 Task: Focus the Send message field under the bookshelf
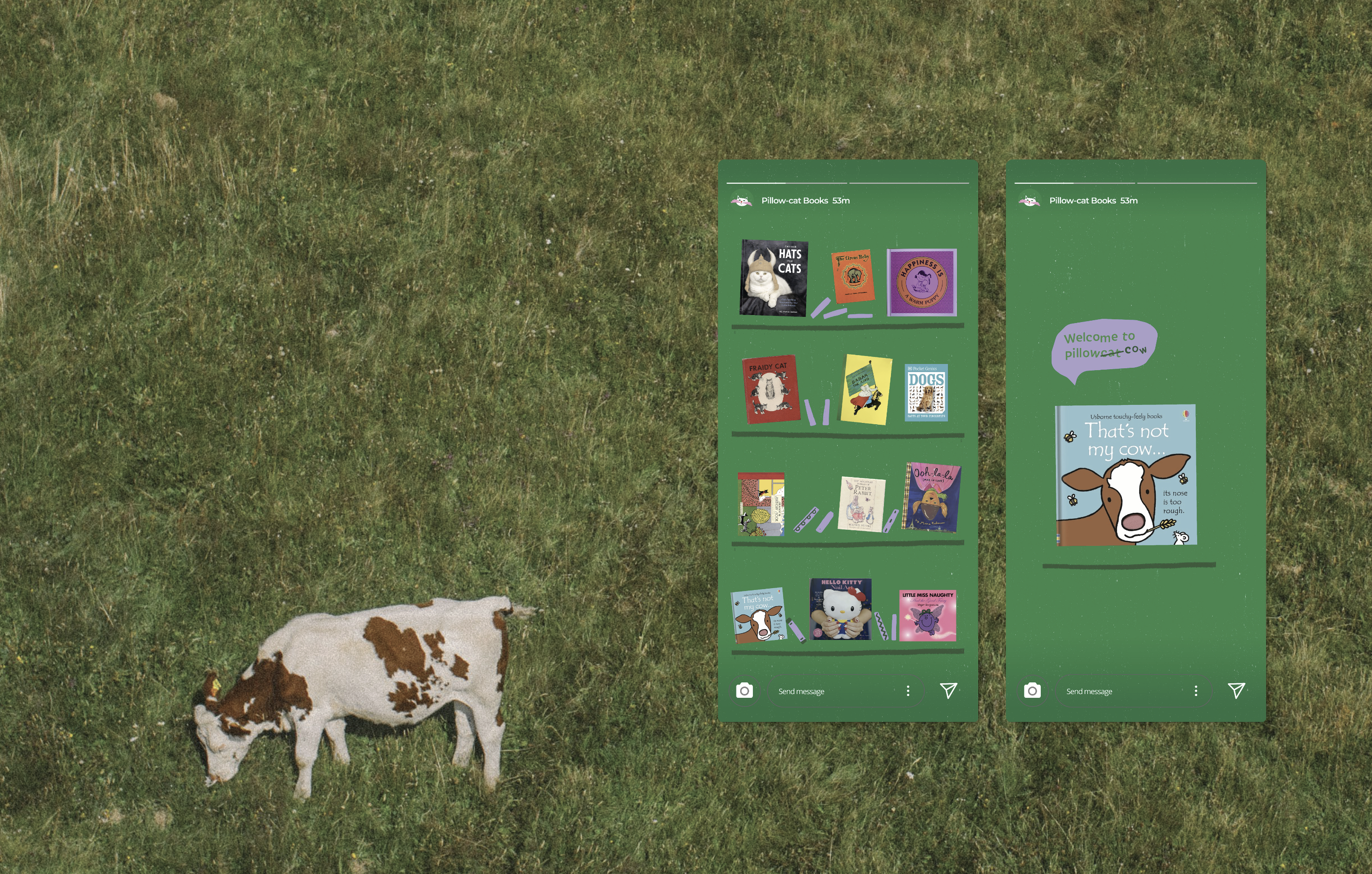[x=832, y=691]
